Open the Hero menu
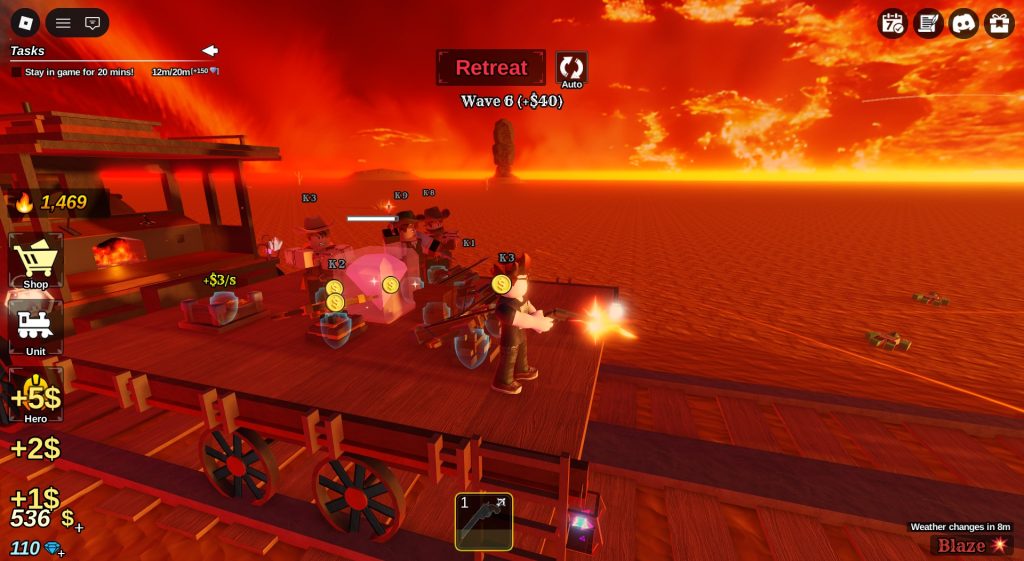This screenshot has height=561, width=1024. (36, 395)
